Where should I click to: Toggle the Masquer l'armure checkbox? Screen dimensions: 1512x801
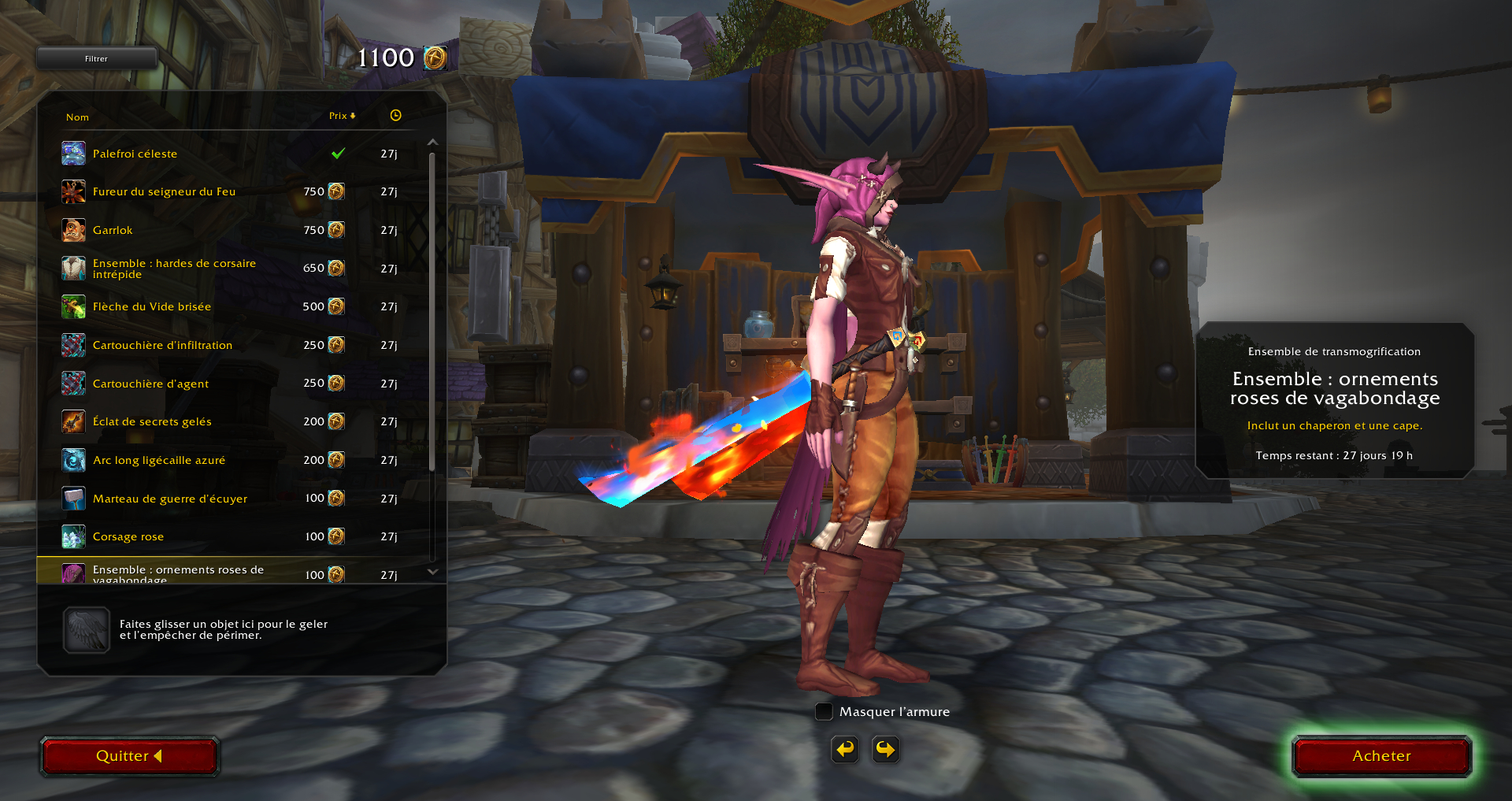(824, 712)
